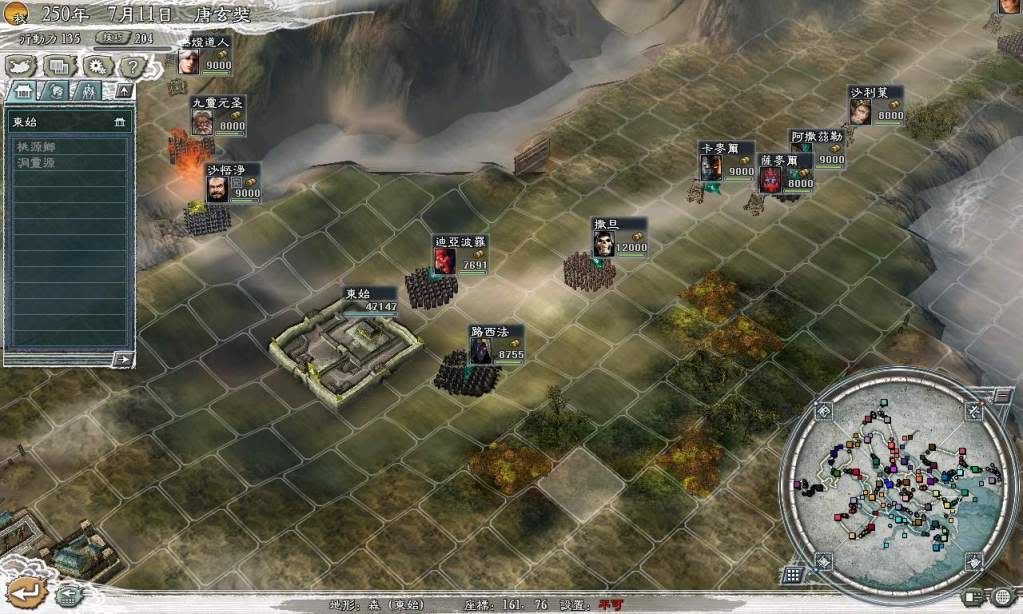Click the question mark help button
Viewport: 1023px width, 614px height.
pyautogui.click(x=131, y=67)
